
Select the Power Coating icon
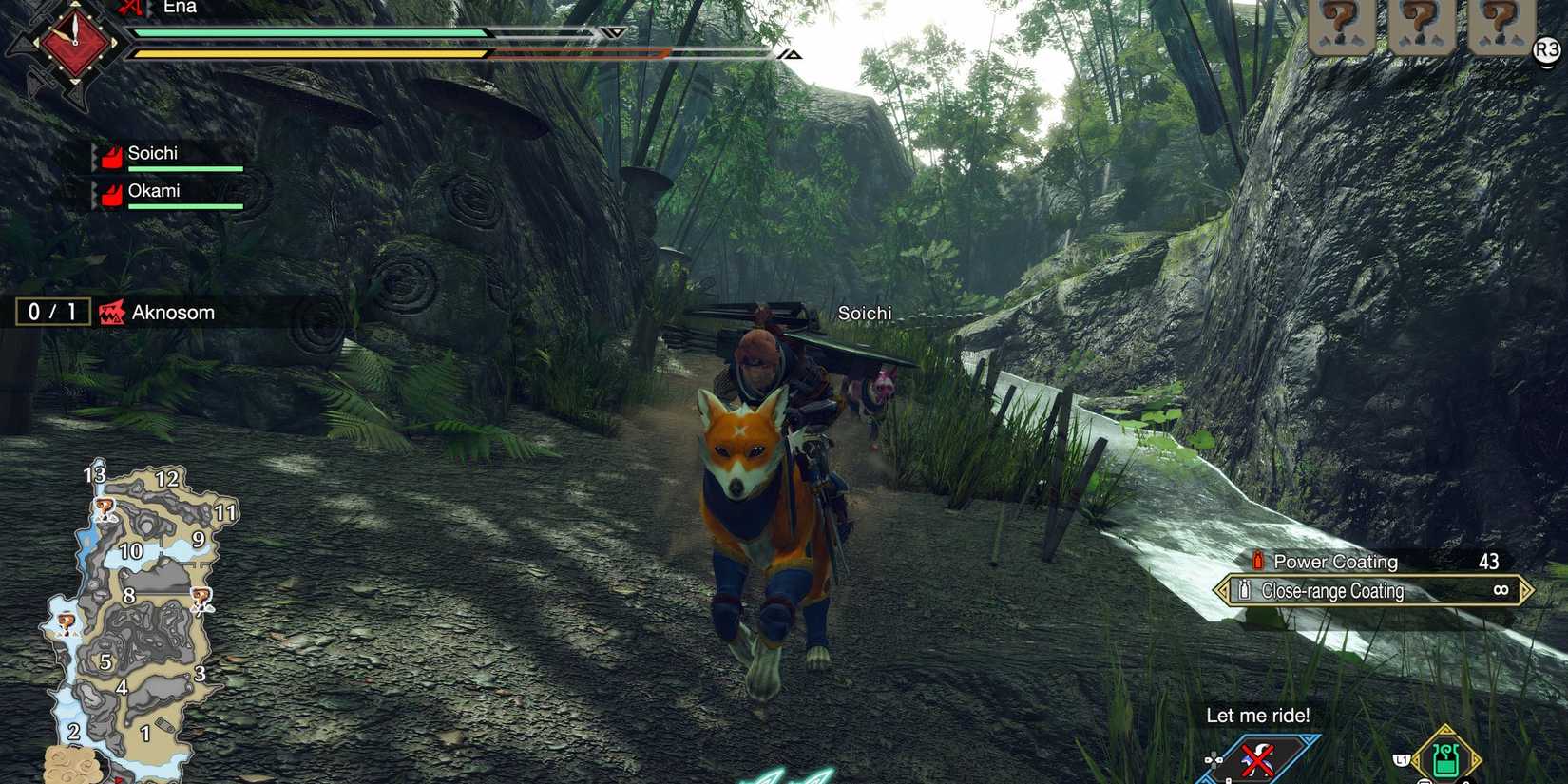click(1257, 561)
